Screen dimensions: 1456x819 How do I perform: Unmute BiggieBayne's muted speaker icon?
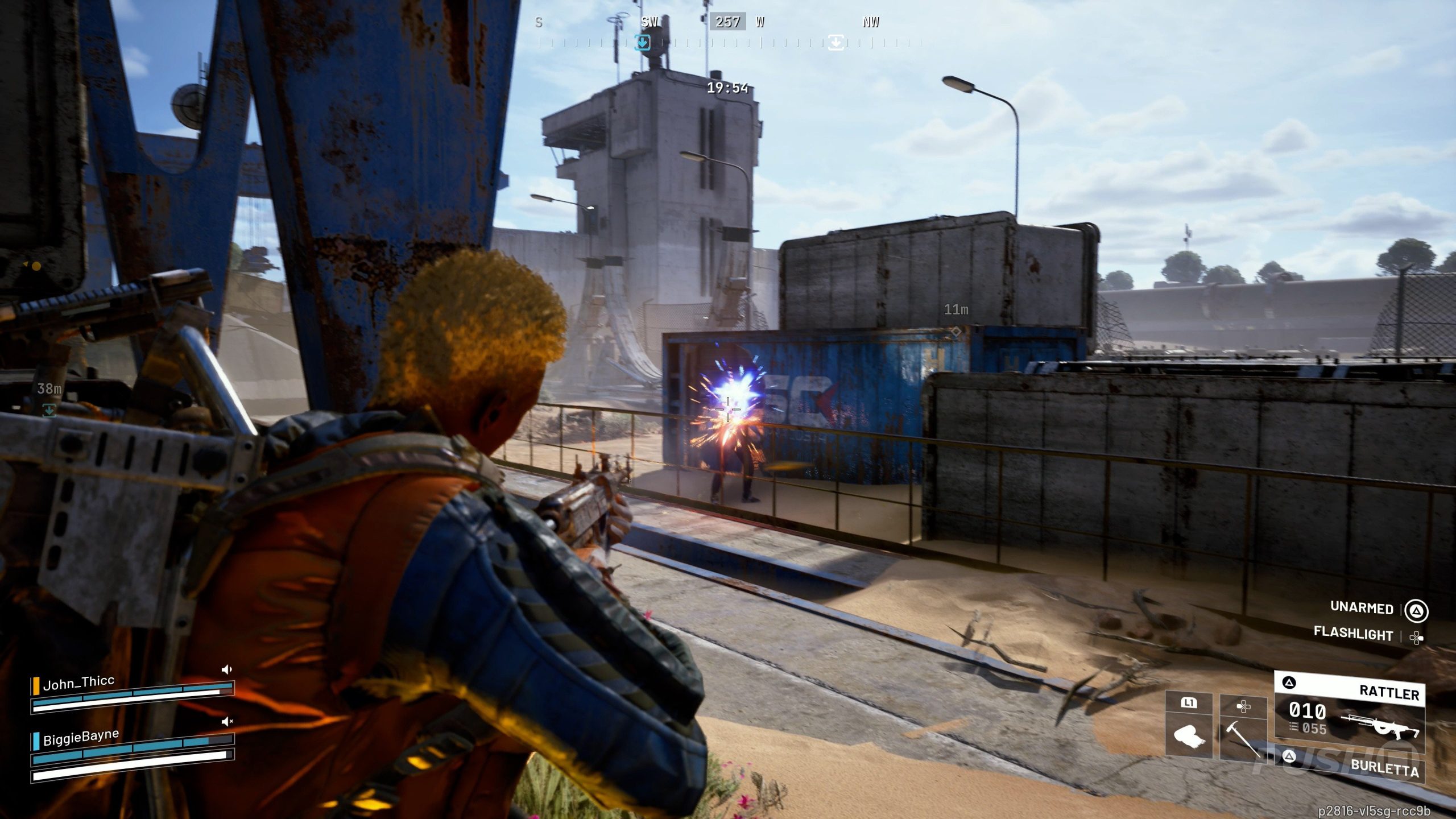pyautogui.click(x=227, y=722)
